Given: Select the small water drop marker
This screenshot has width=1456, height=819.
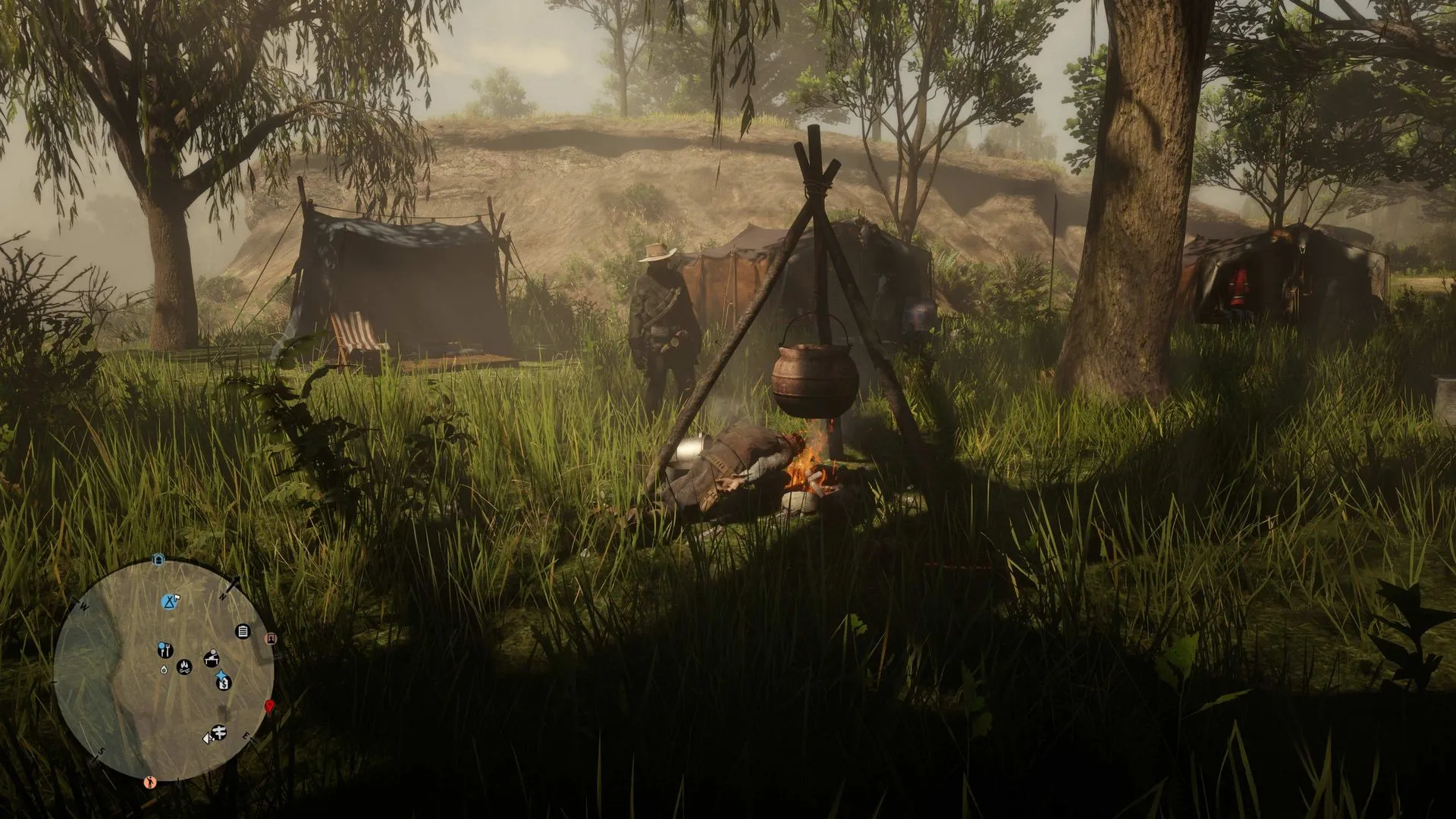Looking at the screenshot, I should pos(164,669).
